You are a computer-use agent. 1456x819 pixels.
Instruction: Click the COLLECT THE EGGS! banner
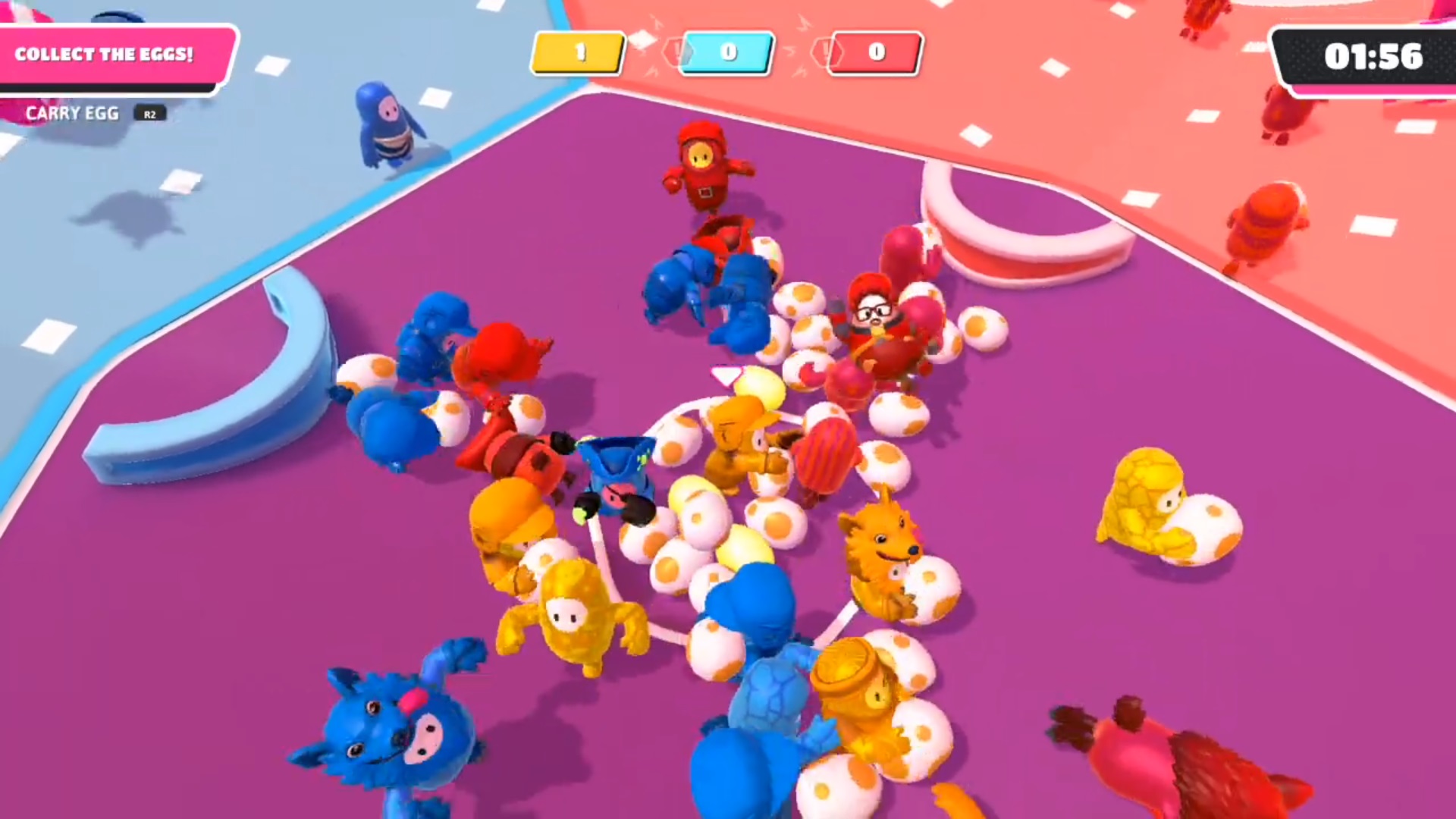106,54
